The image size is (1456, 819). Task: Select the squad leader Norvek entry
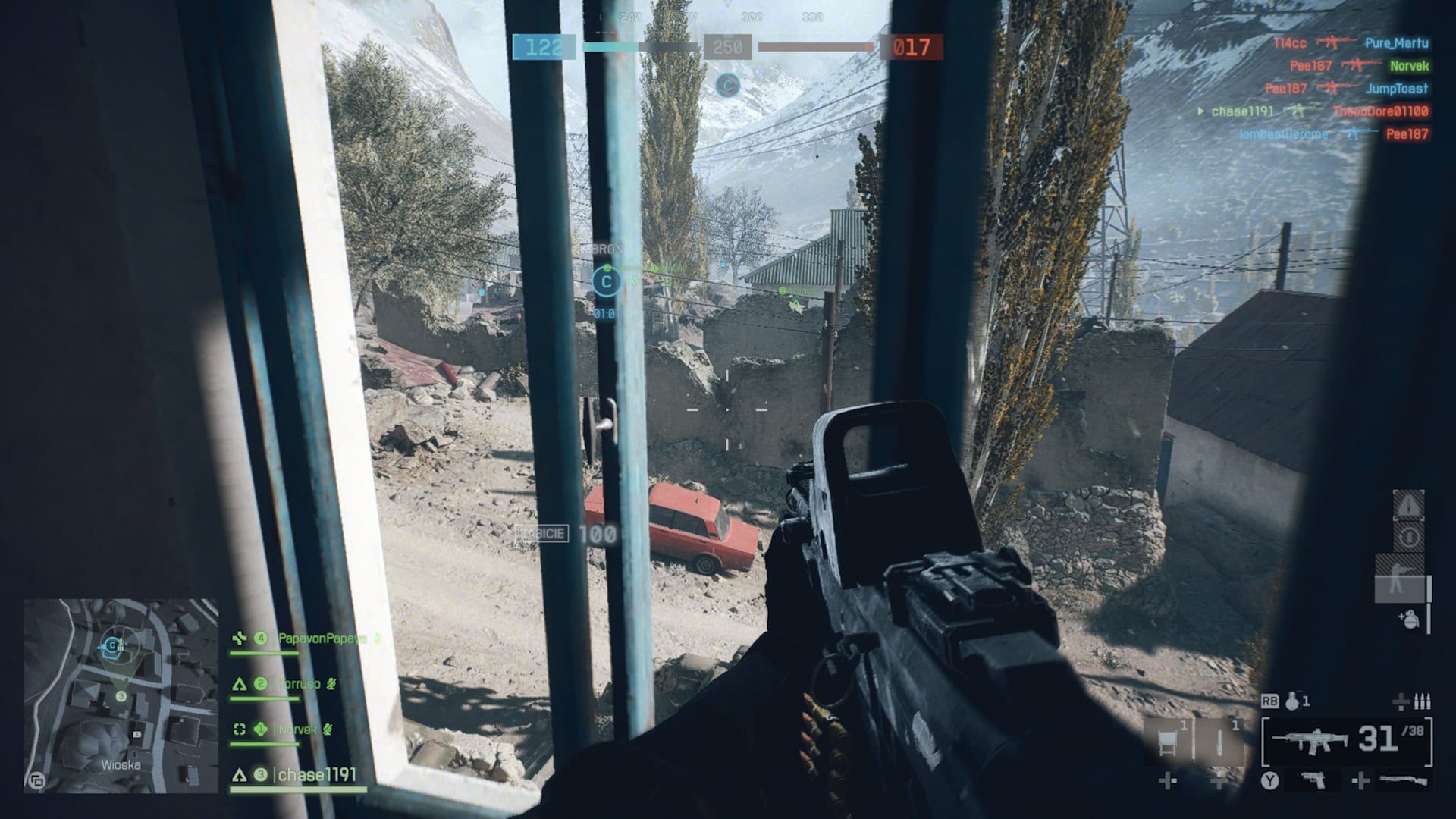297,729
